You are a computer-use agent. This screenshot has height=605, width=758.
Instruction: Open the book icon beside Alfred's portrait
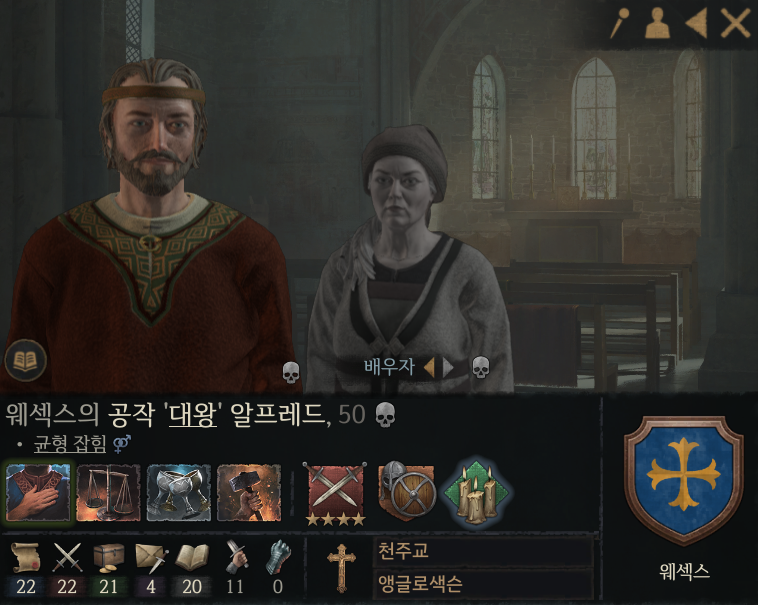point(24,360)
